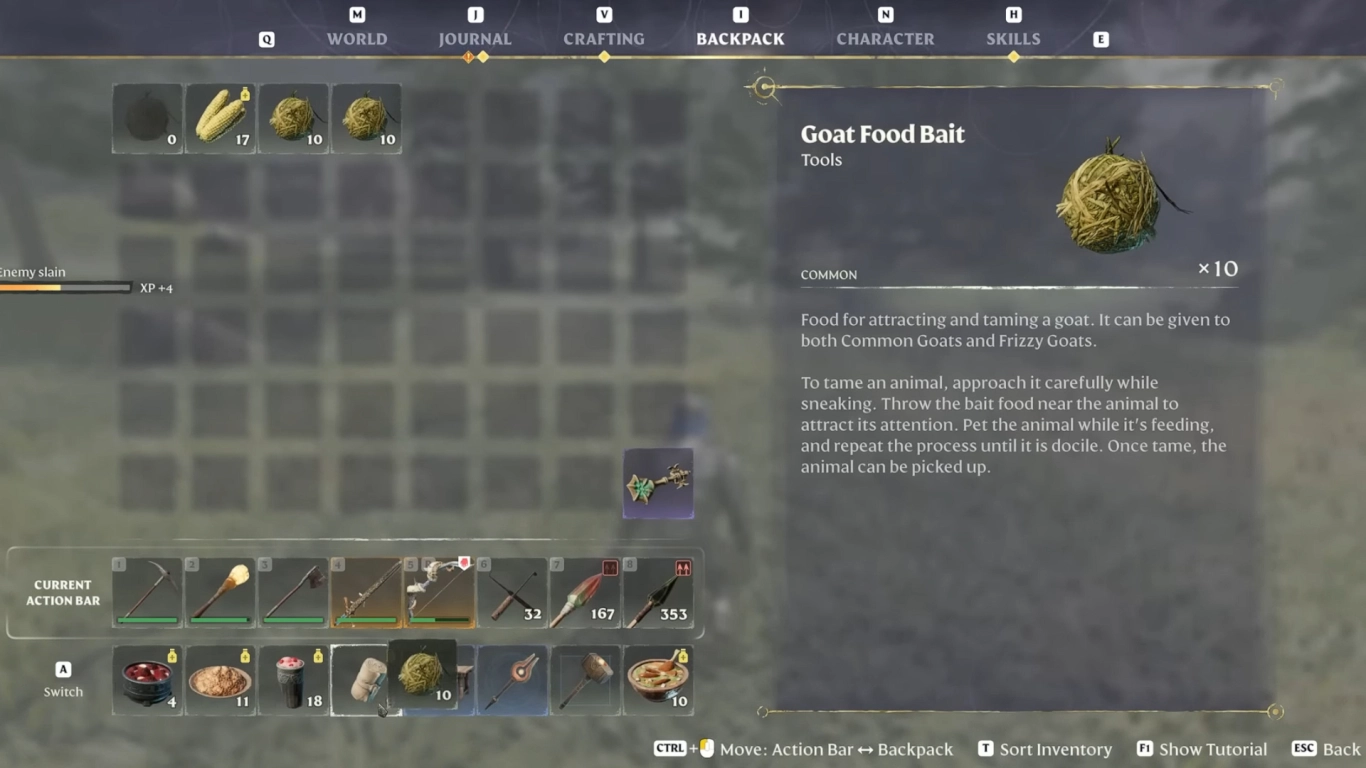Select the crossbow with 32 bolts
Image resolution: width=1366 pixels, height=768 pixels.
pos(512,593)
